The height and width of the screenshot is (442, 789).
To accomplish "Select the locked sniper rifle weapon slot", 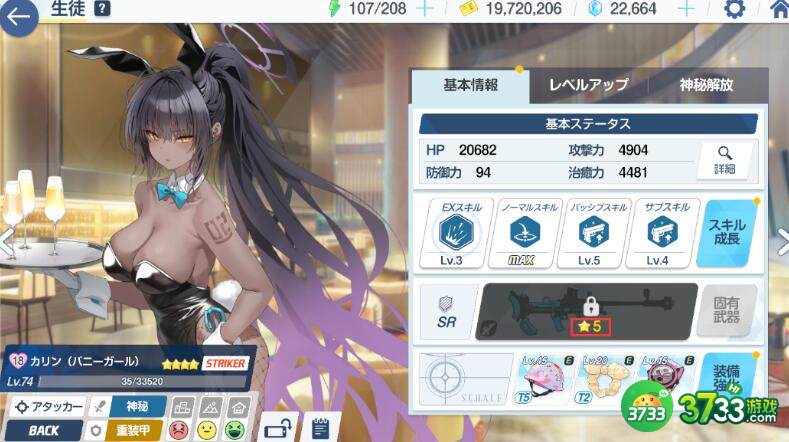I will point(586,310).
